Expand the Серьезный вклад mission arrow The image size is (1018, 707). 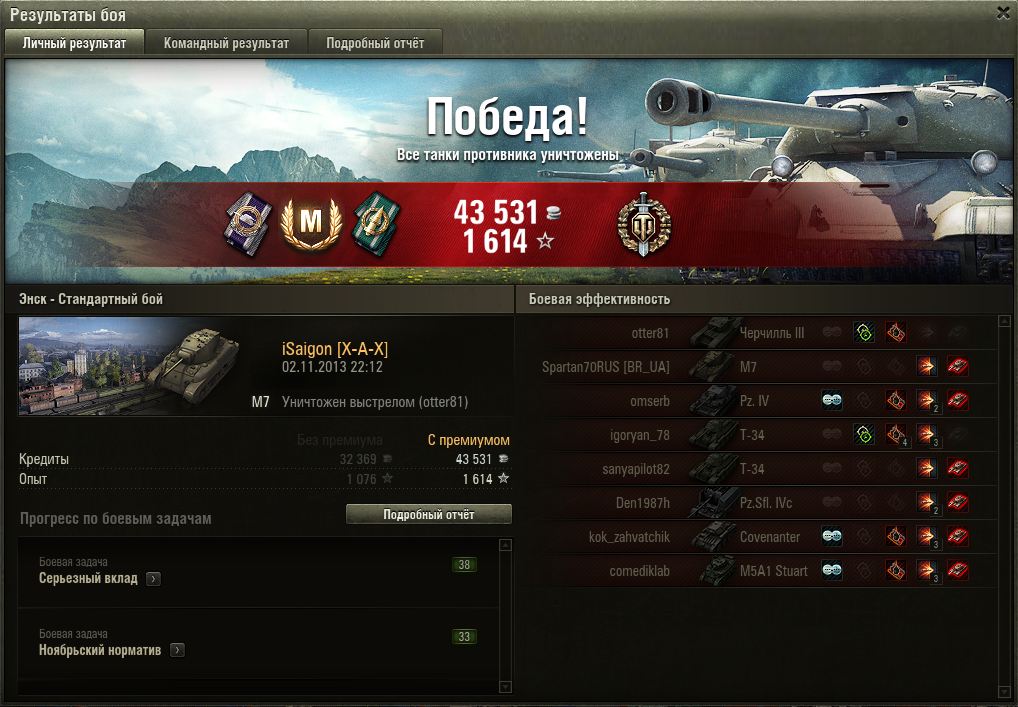coord(153,579)
